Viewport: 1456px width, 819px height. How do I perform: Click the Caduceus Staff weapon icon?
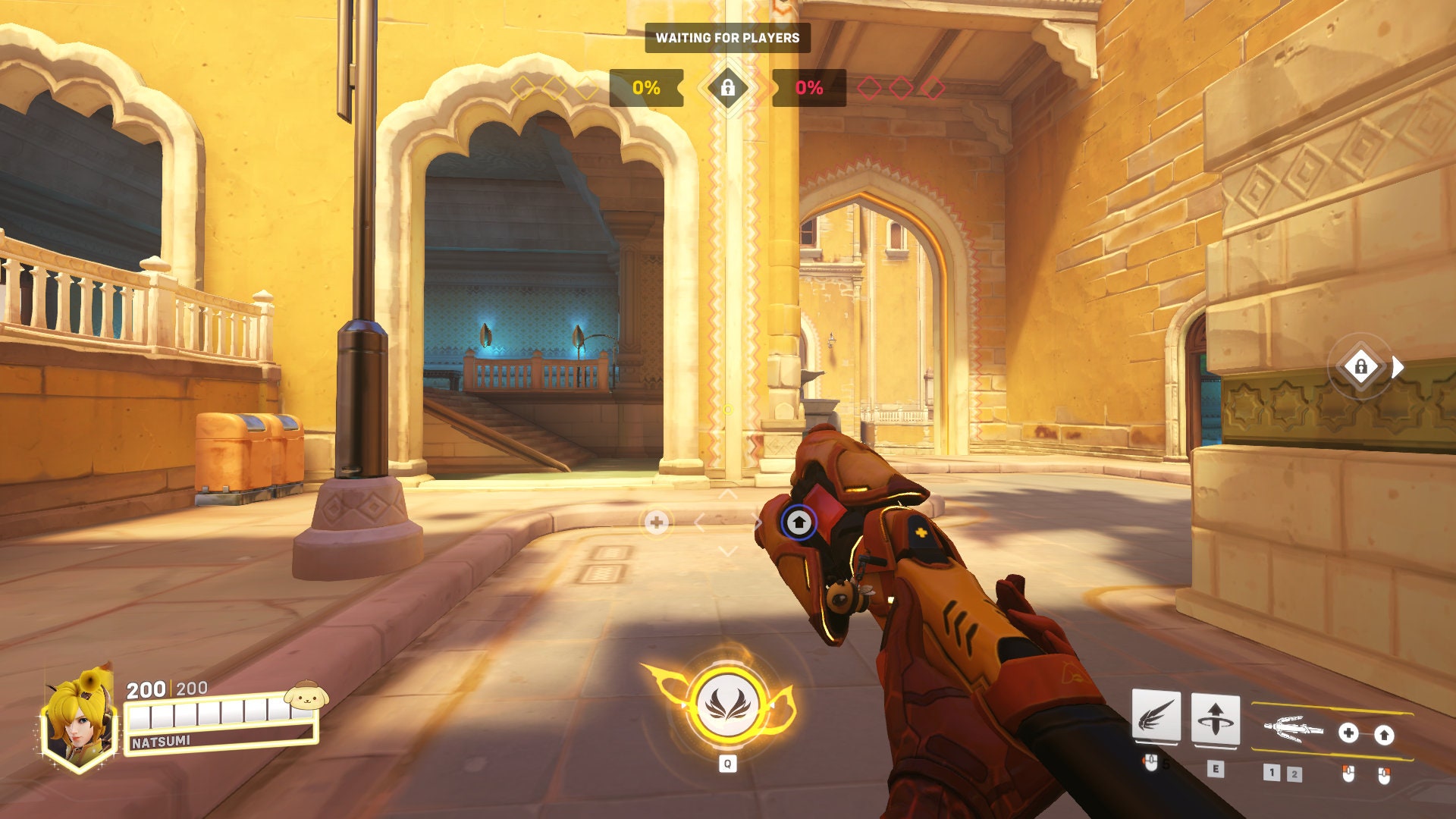coord(1294,729)
